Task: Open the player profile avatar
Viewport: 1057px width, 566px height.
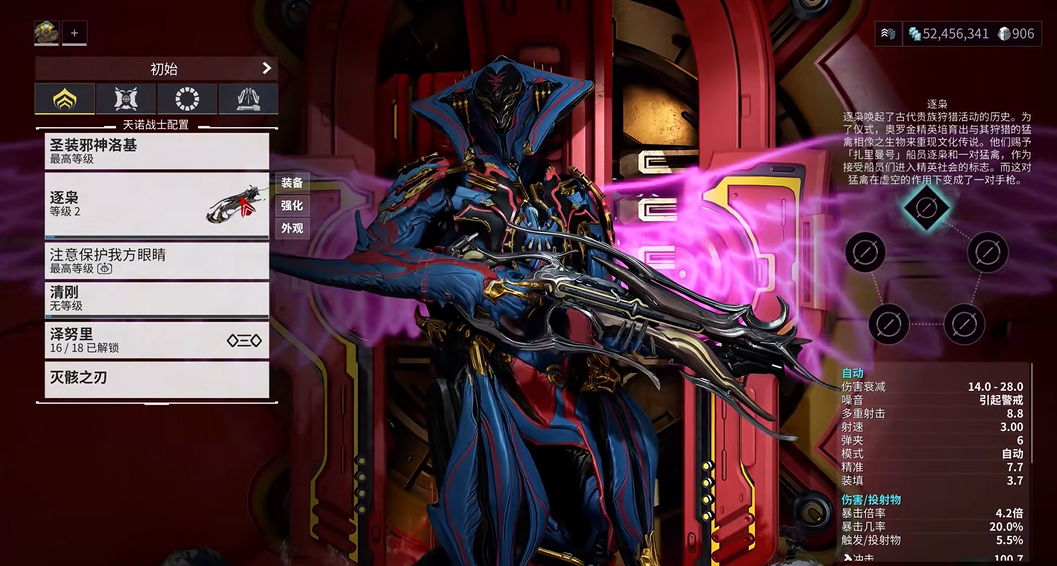Action: click(x=47, y=33)
